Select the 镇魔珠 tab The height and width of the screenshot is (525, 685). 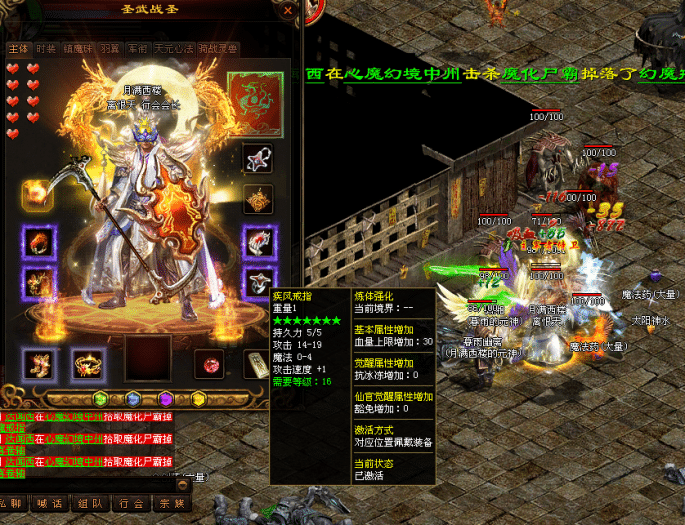[x=78, y=48]
